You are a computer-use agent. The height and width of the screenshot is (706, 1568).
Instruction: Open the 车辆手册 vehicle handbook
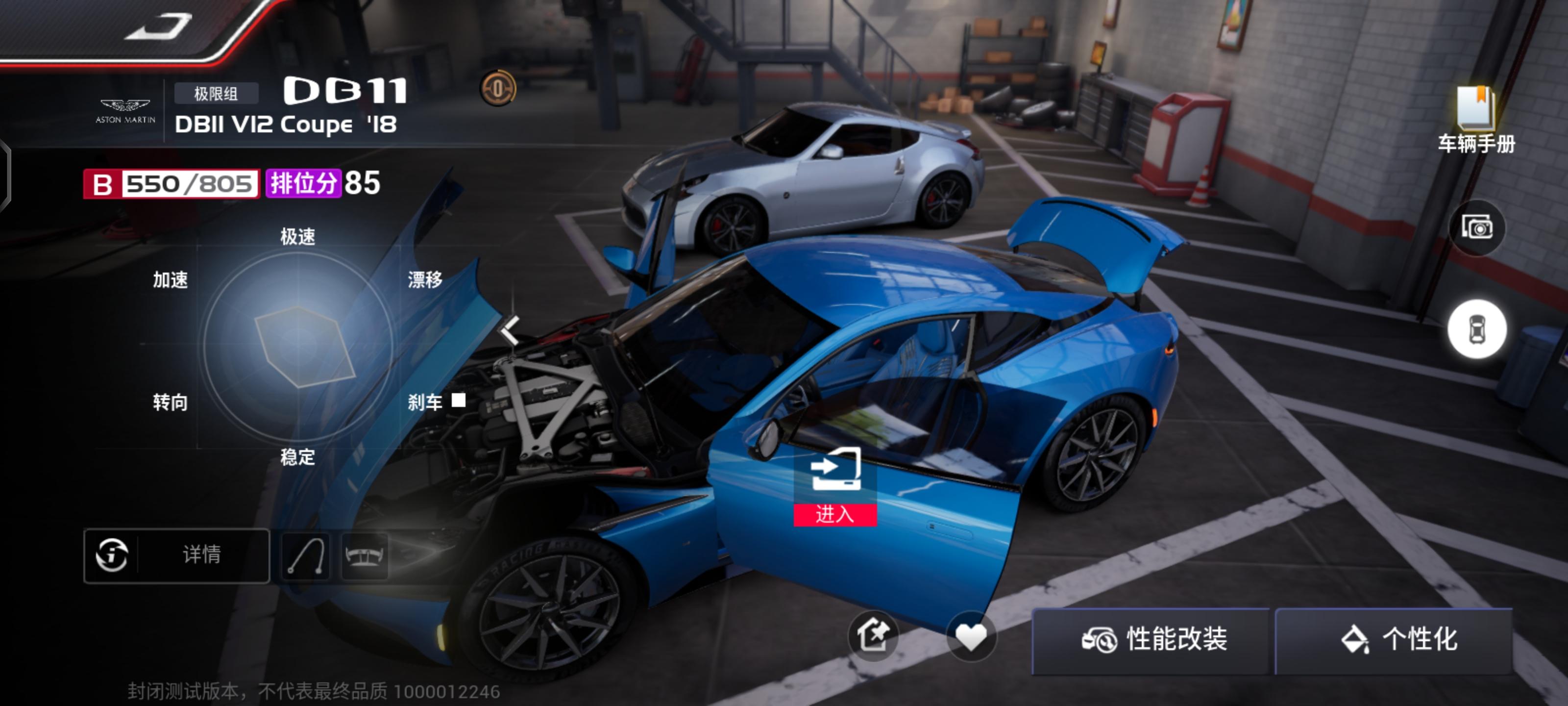pos(1475,120)
